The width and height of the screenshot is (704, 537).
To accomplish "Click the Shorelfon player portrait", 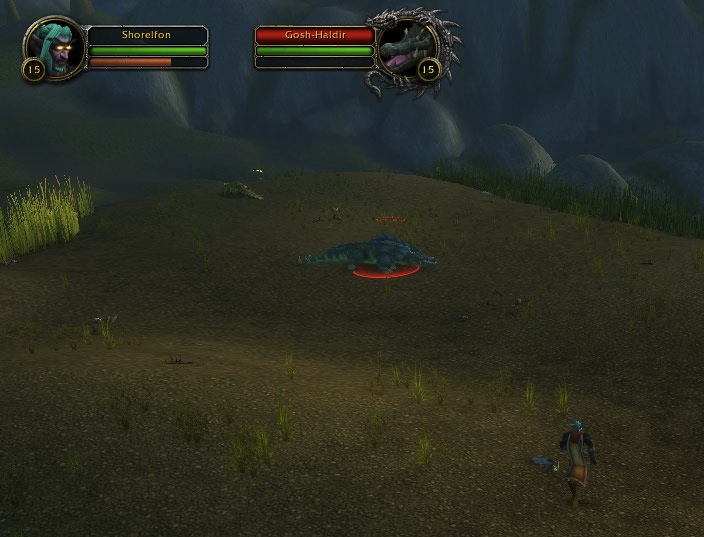I will coord(52,47).
